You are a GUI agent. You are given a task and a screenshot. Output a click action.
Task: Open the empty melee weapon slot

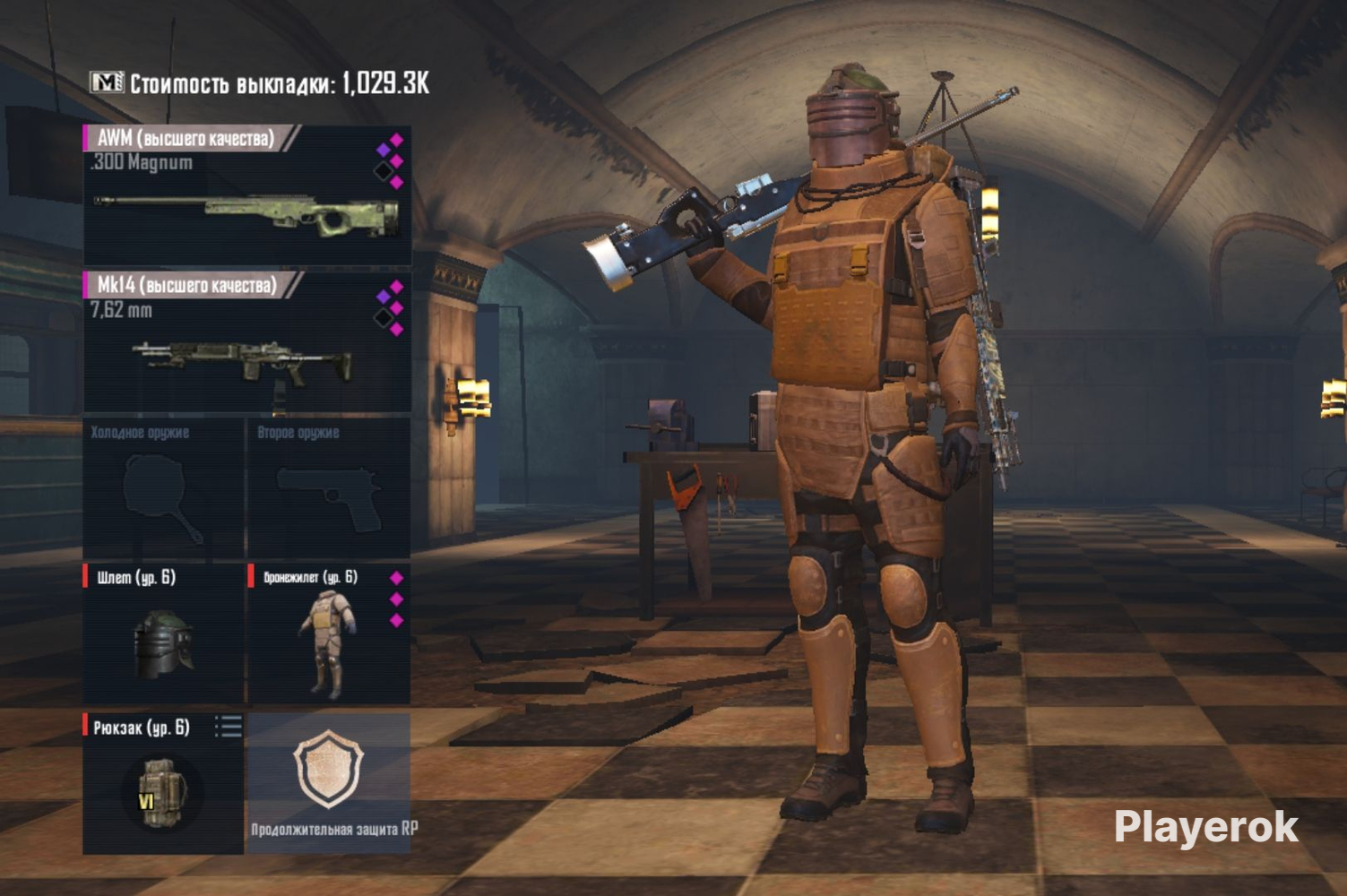[x=163, y=488]
